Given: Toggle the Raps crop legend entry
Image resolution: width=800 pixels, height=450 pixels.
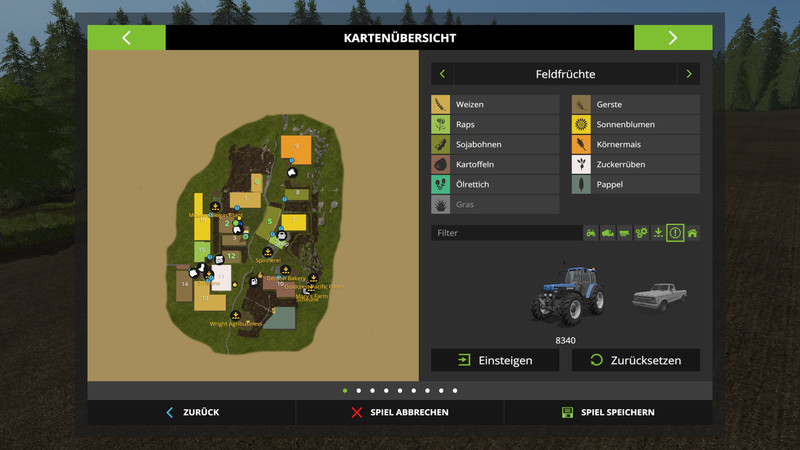Looking at the screenshot, I should (495, 125).
